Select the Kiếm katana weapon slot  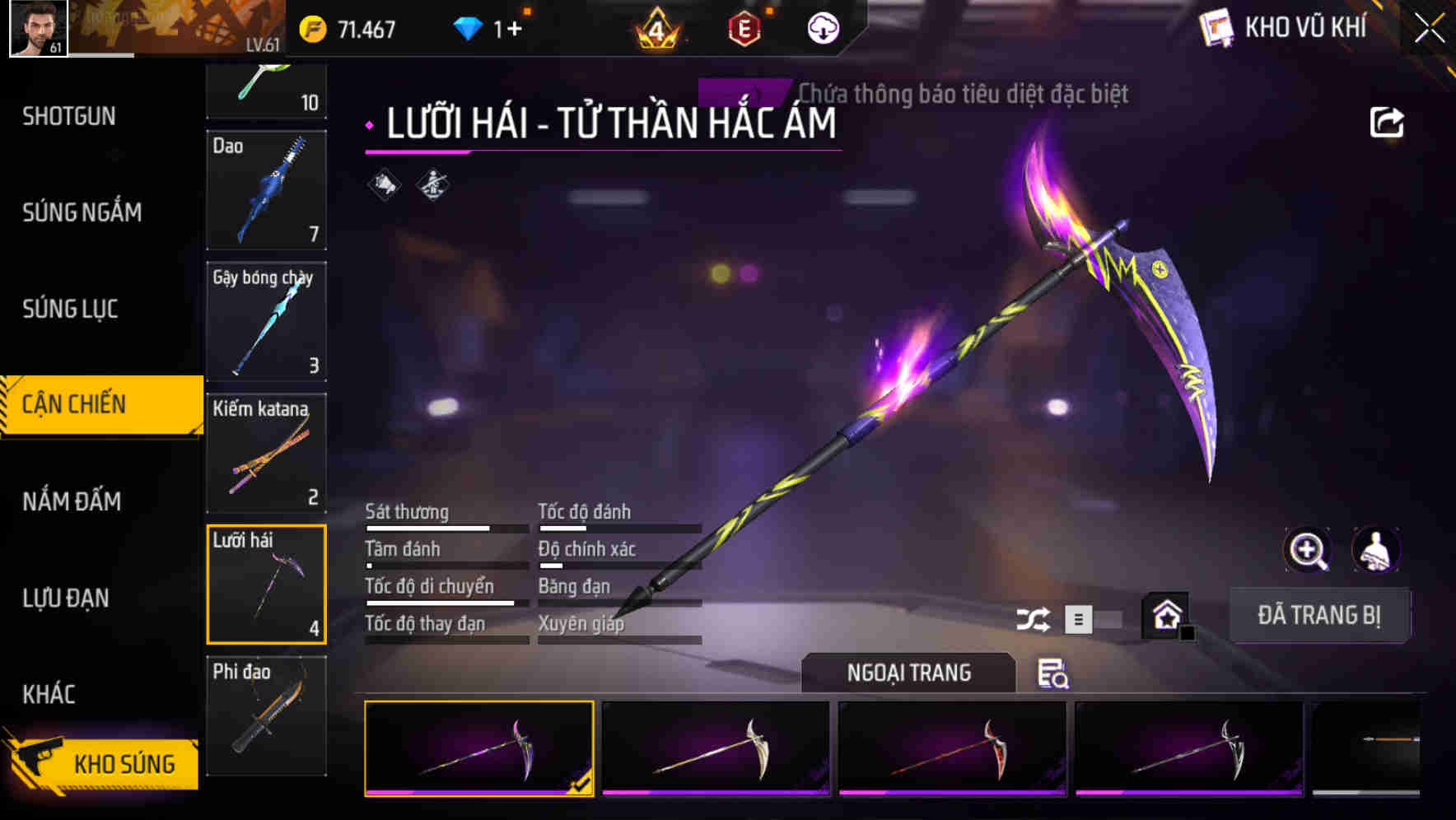[x=267, y=453]
